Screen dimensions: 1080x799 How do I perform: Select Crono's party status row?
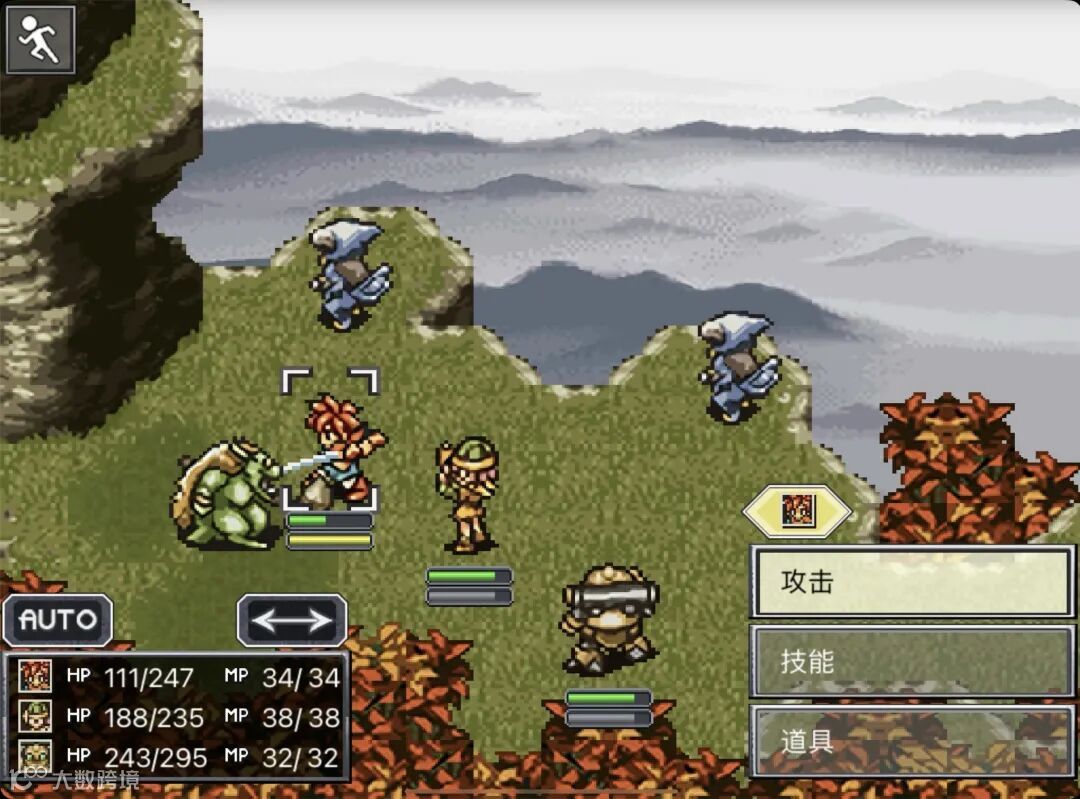178,677
